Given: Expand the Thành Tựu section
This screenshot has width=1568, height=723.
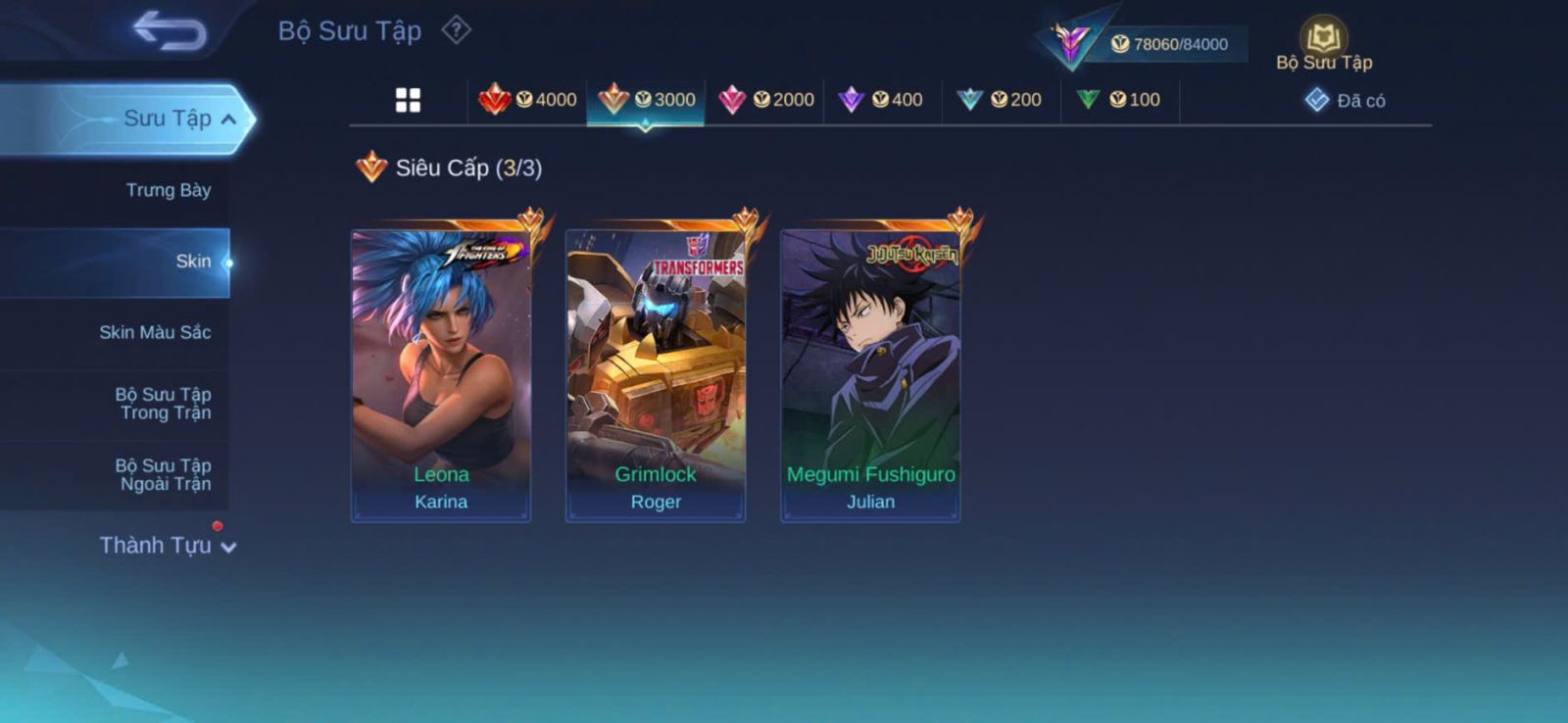Looking at the screenshot, I should tap(168, 546).
